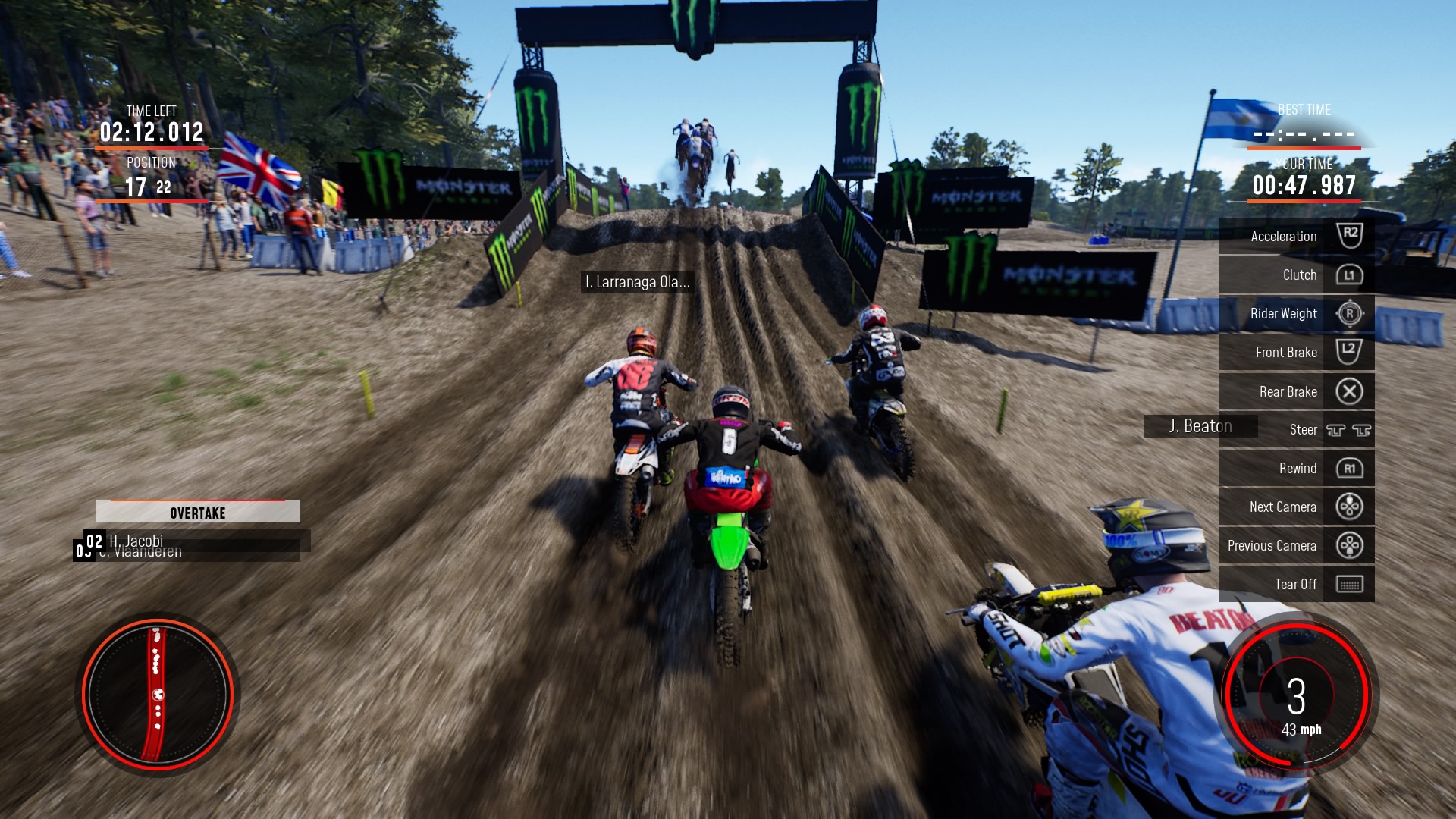Select H. Jacobi in the overtake list
1456x819 pixels.
click(x=136, y=540)
